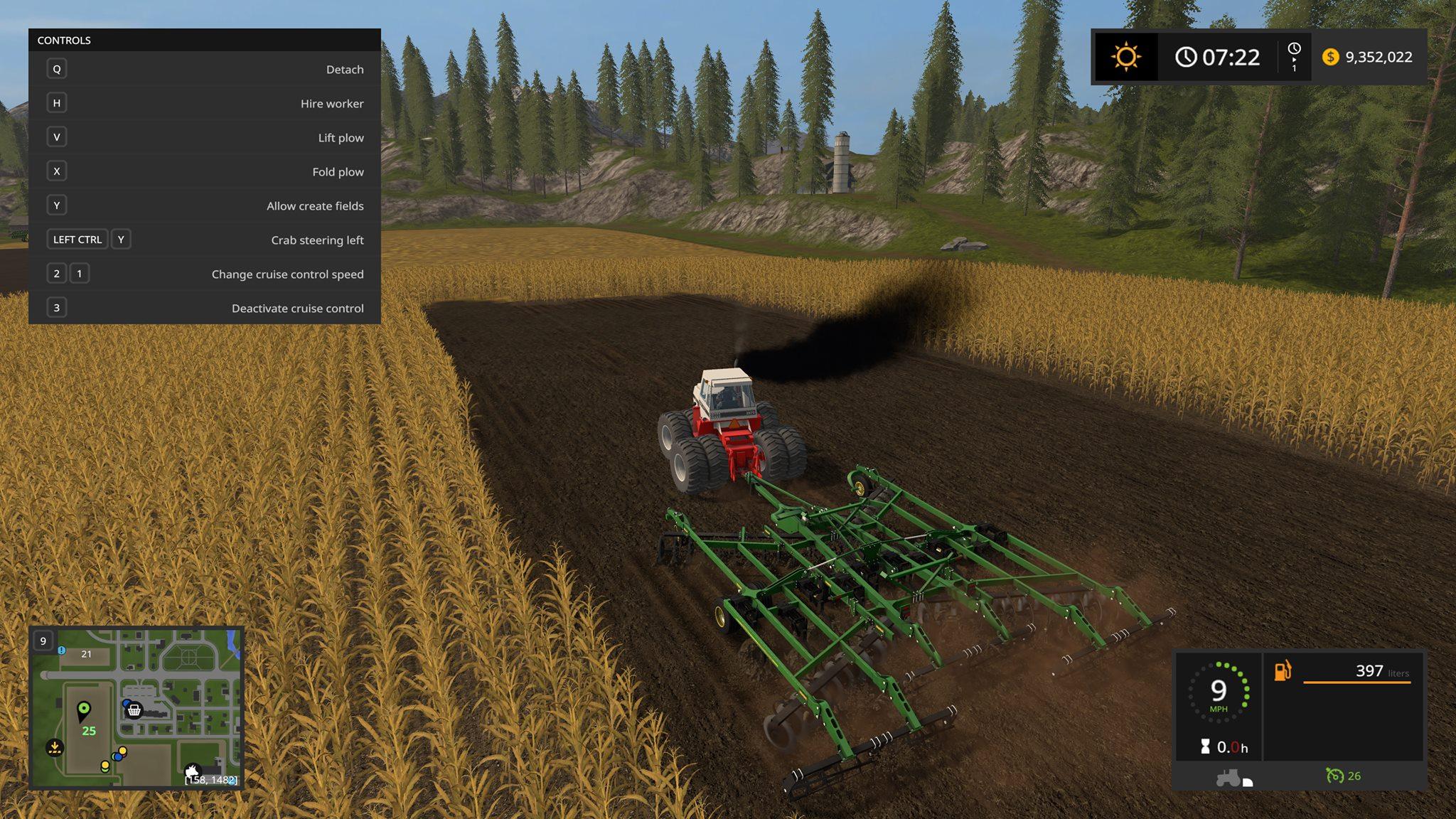Select field 21 on the minimap
The height and width of the screenshot is (819, 1456).
86,654
